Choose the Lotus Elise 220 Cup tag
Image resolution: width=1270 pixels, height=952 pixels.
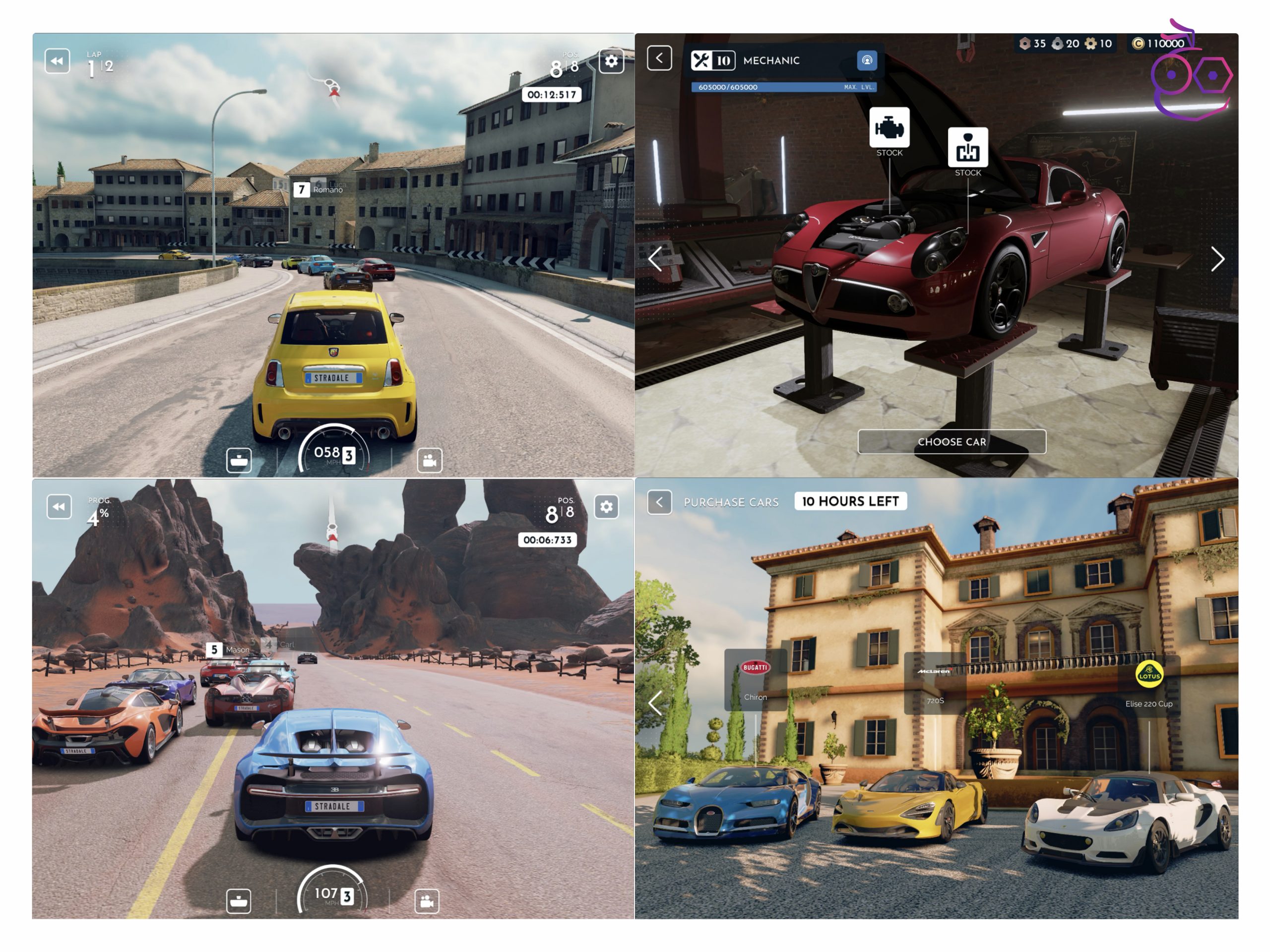[1149, 684]
